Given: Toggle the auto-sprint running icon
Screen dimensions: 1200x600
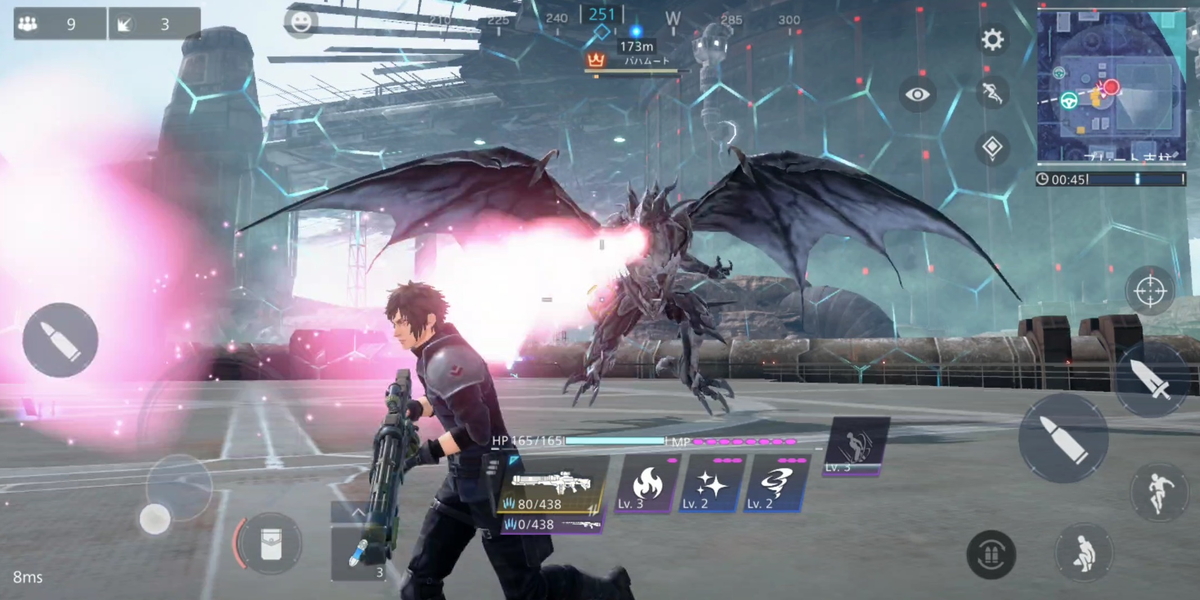Looking at the screenshot, I should coord(991,94).
